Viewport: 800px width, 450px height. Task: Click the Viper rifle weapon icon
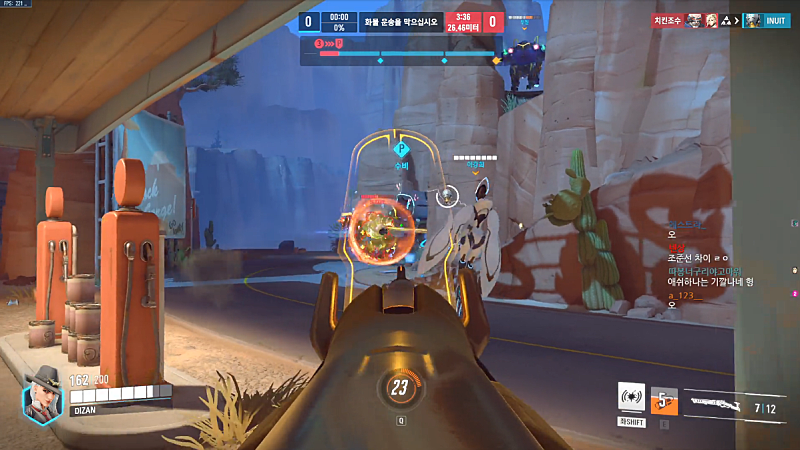(719, 407)
